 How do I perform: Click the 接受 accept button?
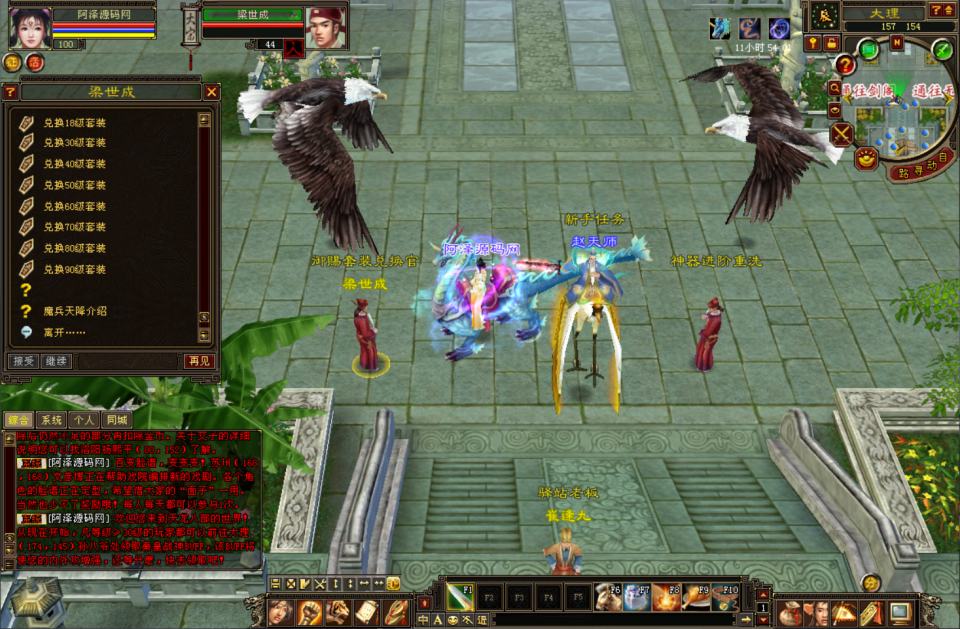[22, 361]
